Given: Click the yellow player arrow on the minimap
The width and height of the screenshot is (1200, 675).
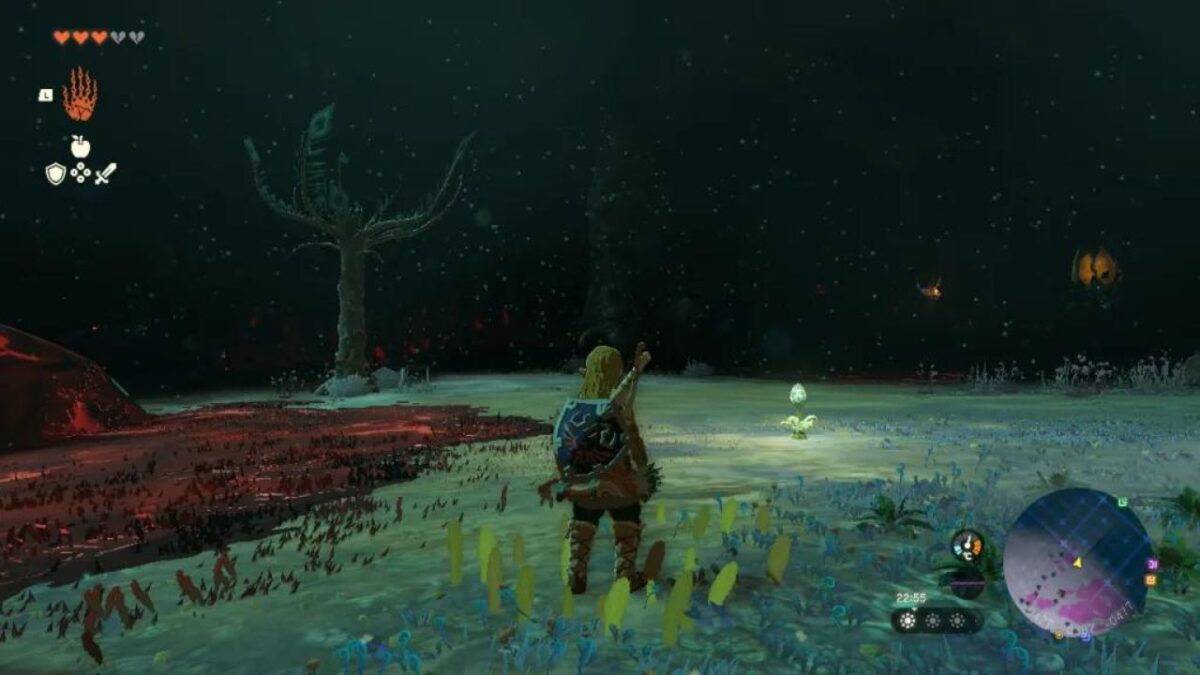Looking at the screenshot, I should pos(1078,562).
